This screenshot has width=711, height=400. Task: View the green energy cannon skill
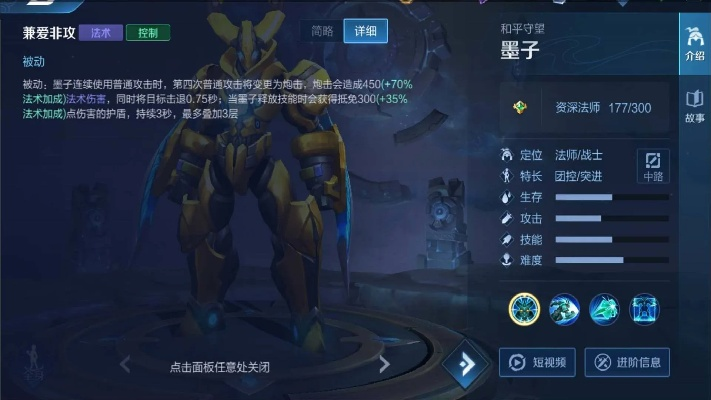pyautogui.click(x=604, y=308)
